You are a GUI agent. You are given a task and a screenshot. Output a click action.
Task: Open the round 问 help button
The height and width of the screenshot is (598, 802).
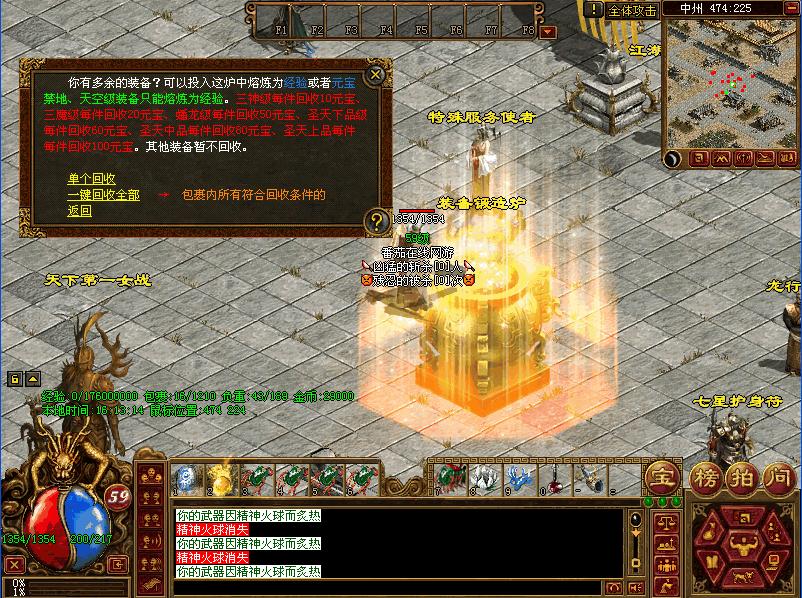[x=777, y=475]
